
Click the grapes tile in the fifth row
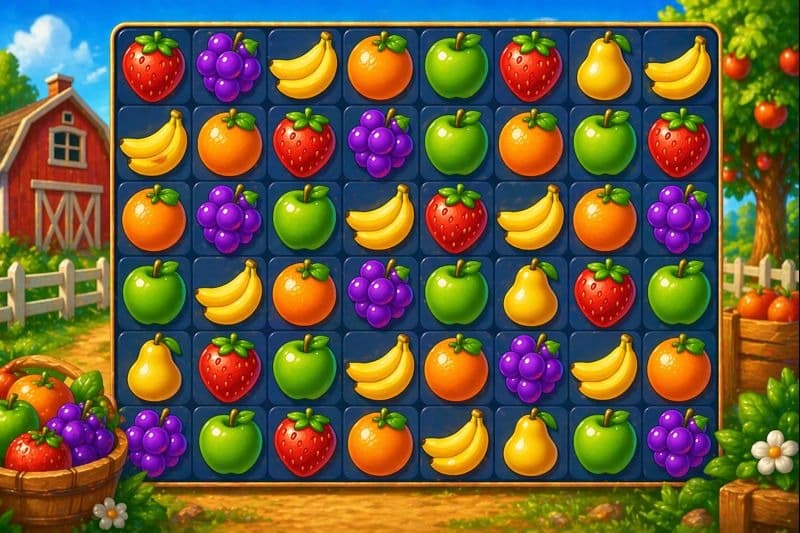point(530,368)
